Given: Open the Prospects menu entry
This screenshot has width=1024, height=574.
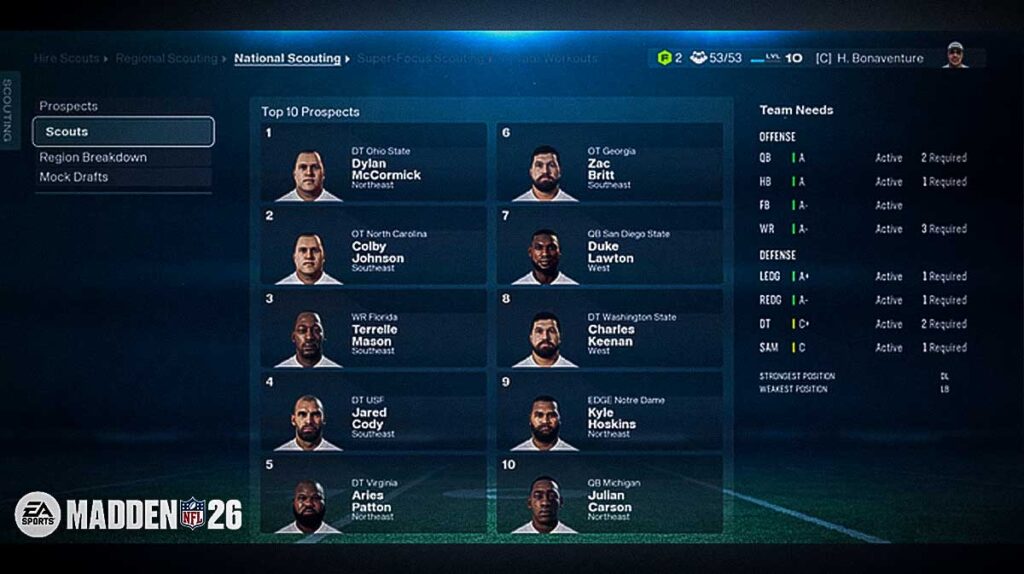Looking at the screenshot, I should (x=69, y=106).
